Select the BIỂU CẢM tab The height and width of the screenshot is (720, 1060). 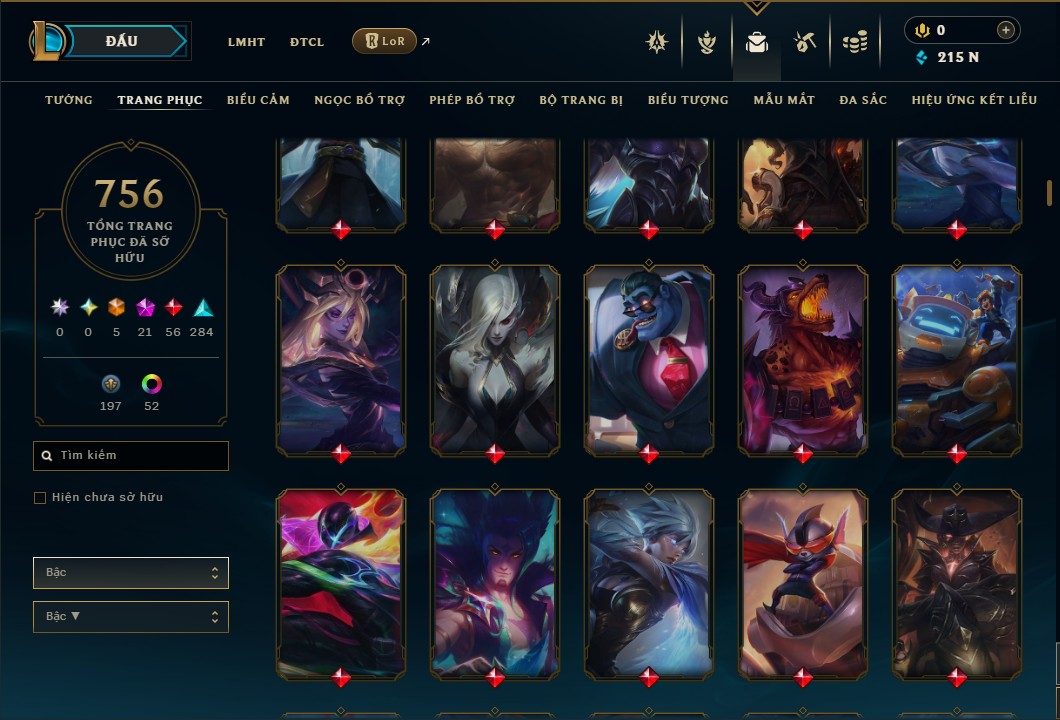(x=258, y=100)
